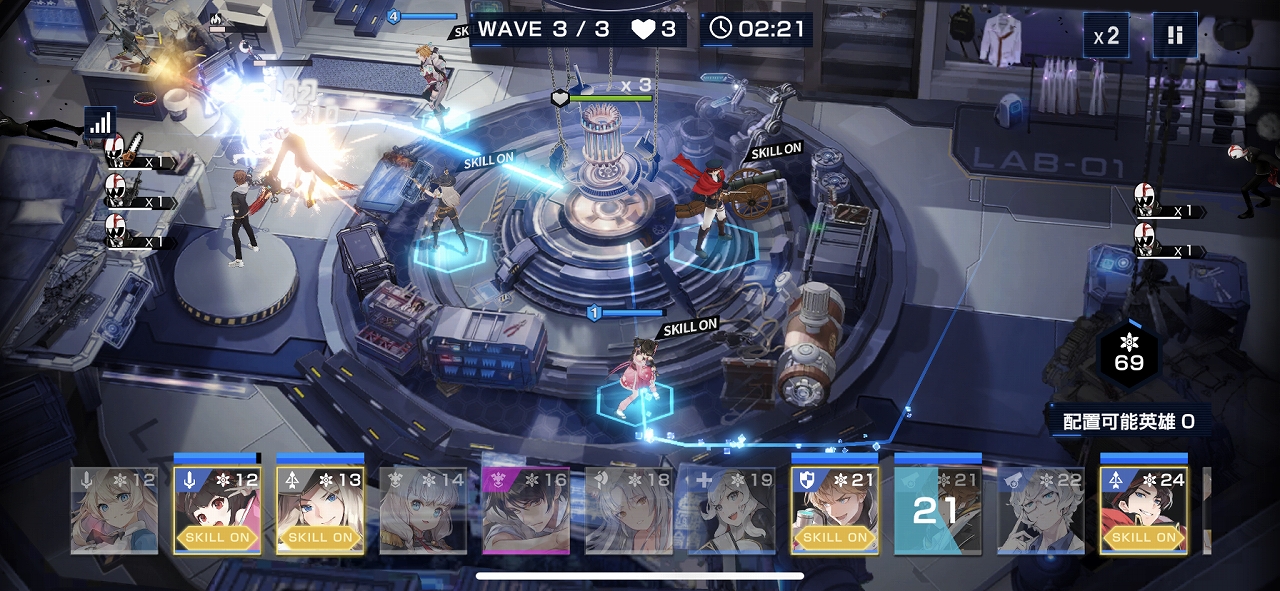Screen dimensions: 1280x591
Task: Open the enemy info signal-bars icon
Action: 100,122
